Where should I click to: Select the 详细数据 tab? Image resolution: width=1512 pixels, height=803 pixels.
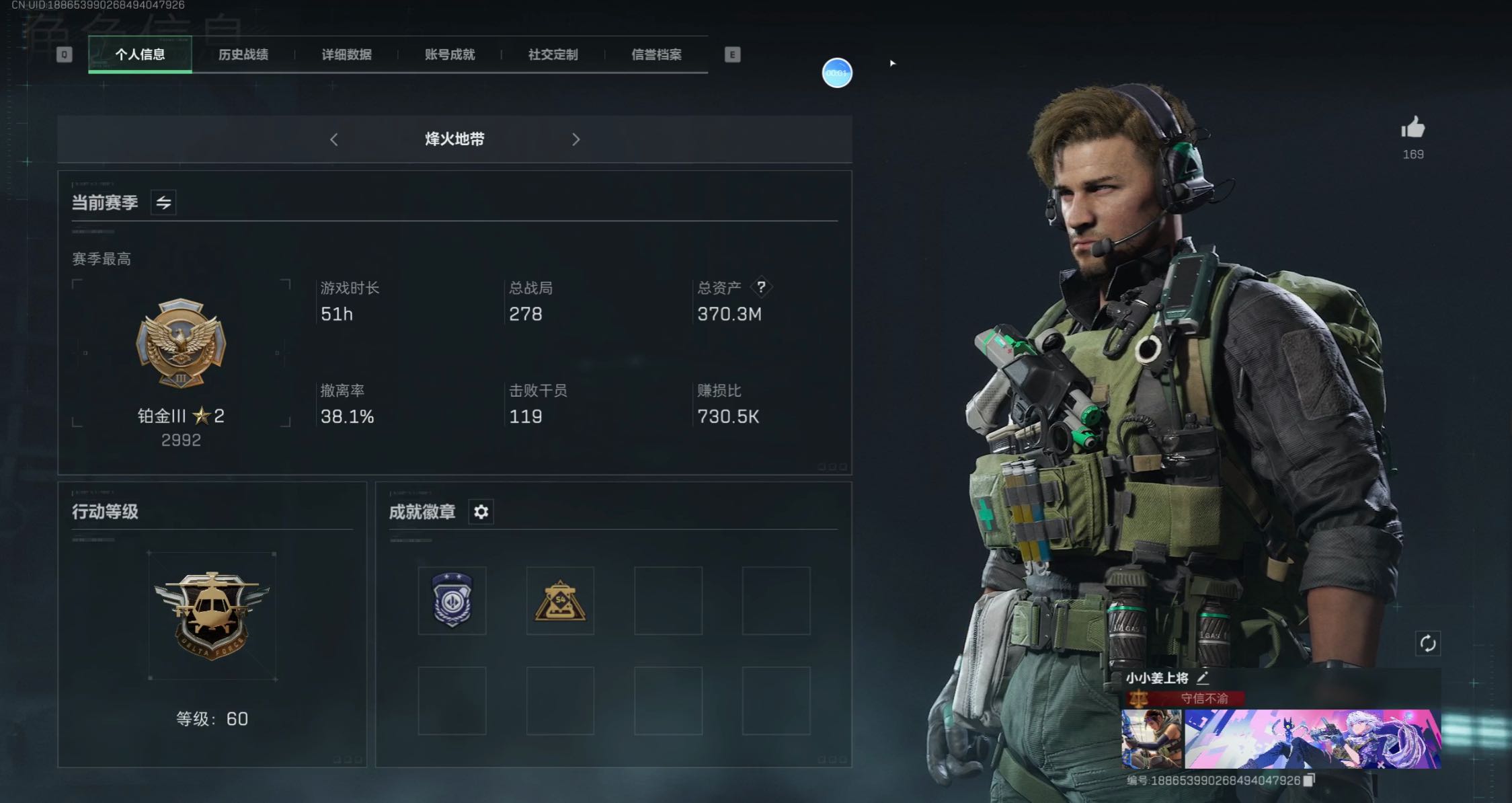[x=346, y=54]
